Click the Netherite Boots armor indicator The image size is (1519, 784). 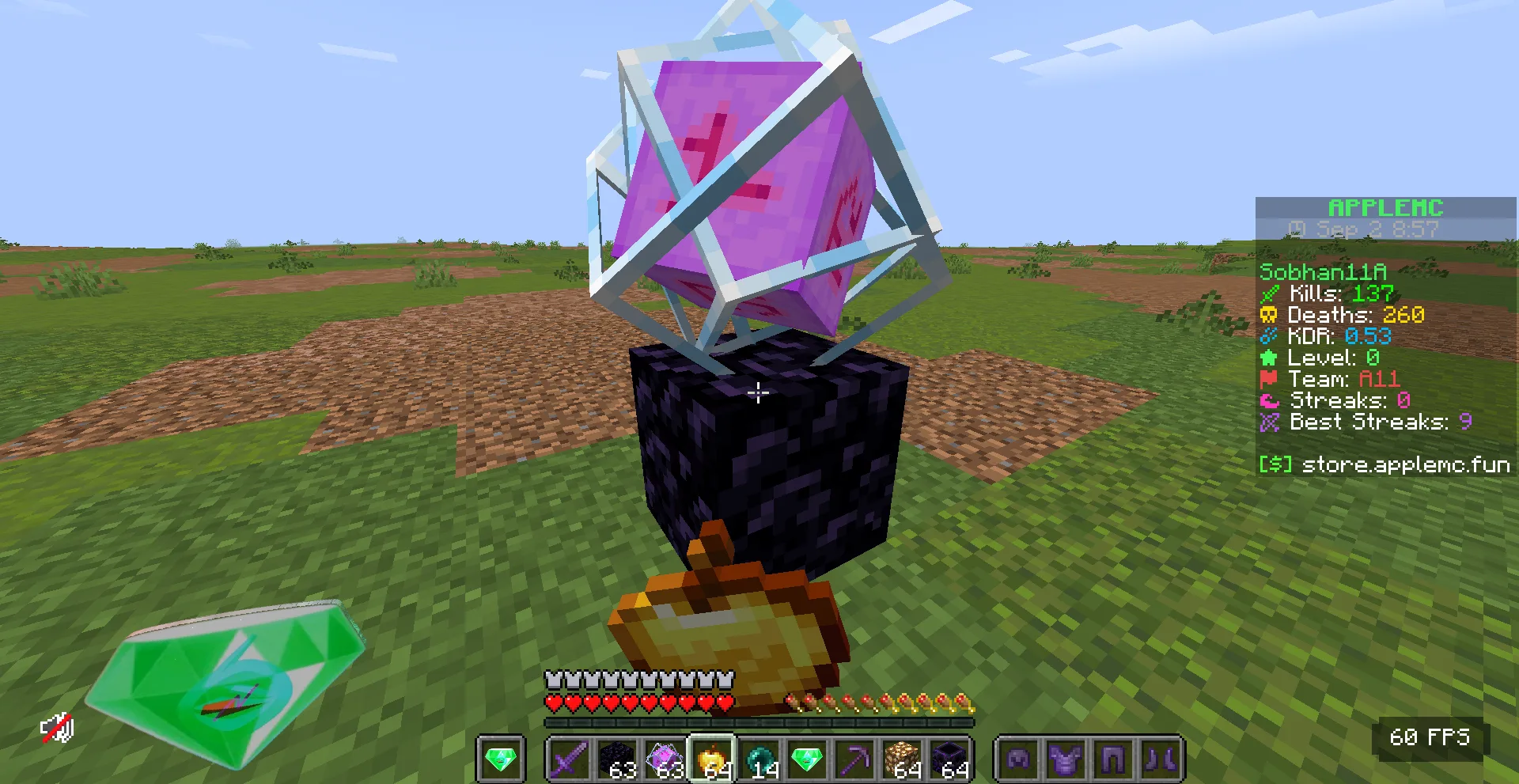click(1153, 757)
